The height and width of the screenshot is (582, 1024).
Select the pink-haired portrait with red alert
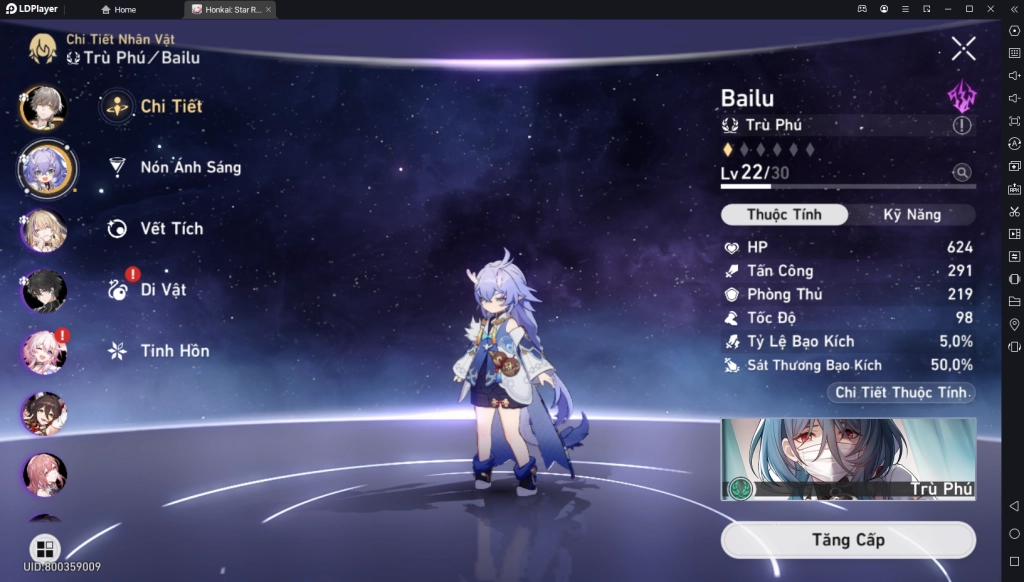(x=45, y=352)
